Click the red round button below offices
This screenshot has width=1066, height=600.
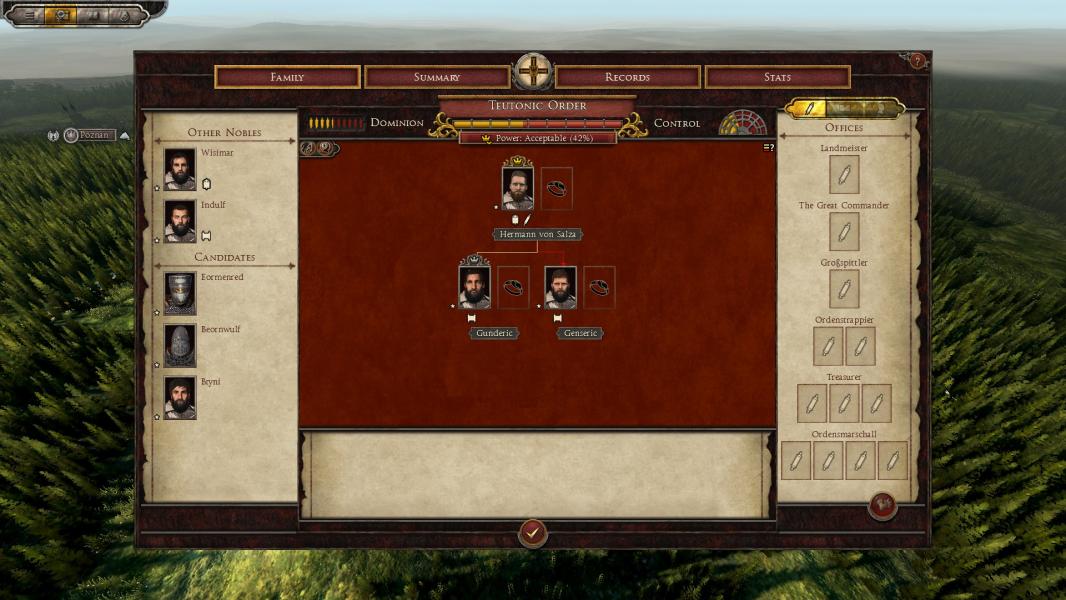[882, 506]
